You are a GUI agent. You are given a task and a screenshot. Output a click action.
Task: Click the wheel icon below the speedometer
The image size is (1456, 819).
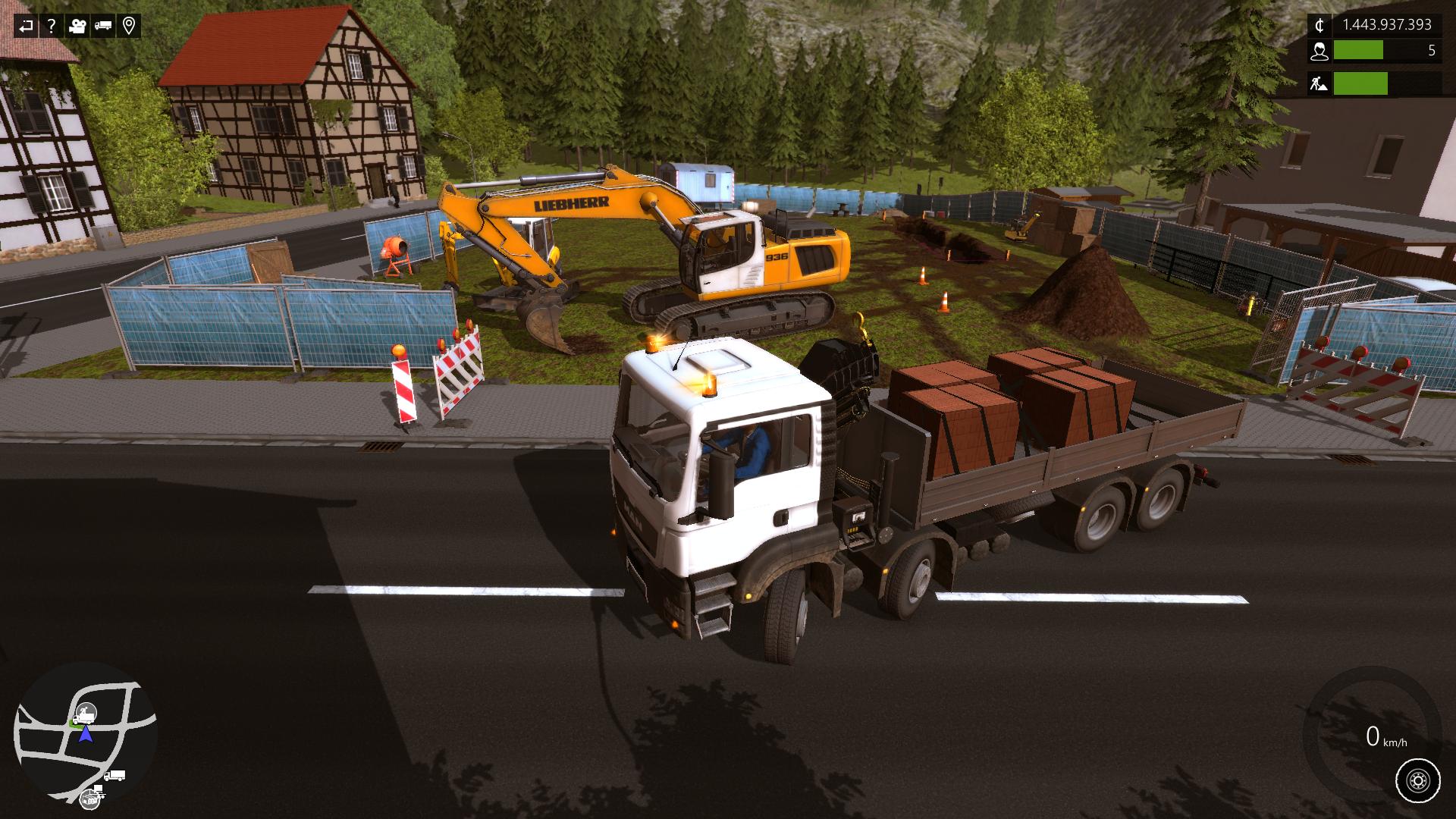[x=1417, y=780]
